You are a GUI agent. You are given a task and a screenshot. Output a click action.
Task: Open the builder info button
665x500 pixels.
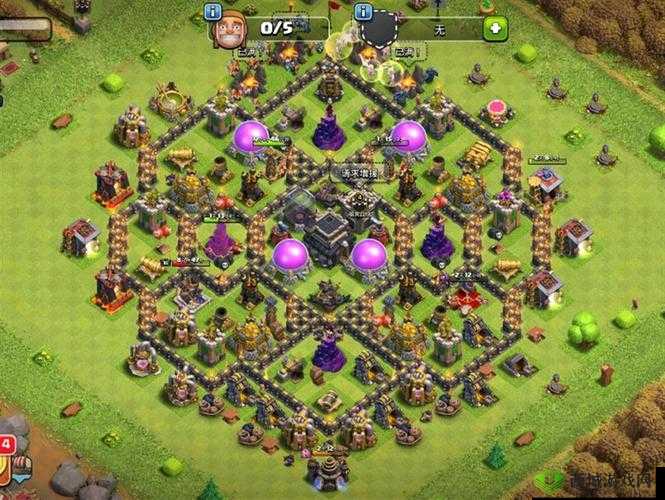[x=212, y=12]
